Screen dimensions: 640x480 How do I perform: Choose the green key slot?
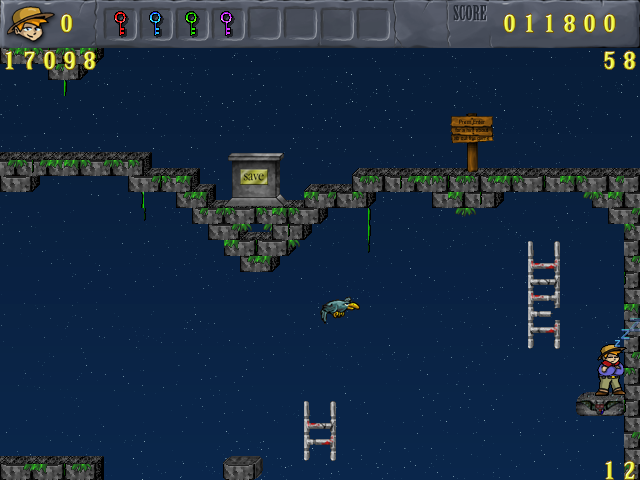[191, 23]
